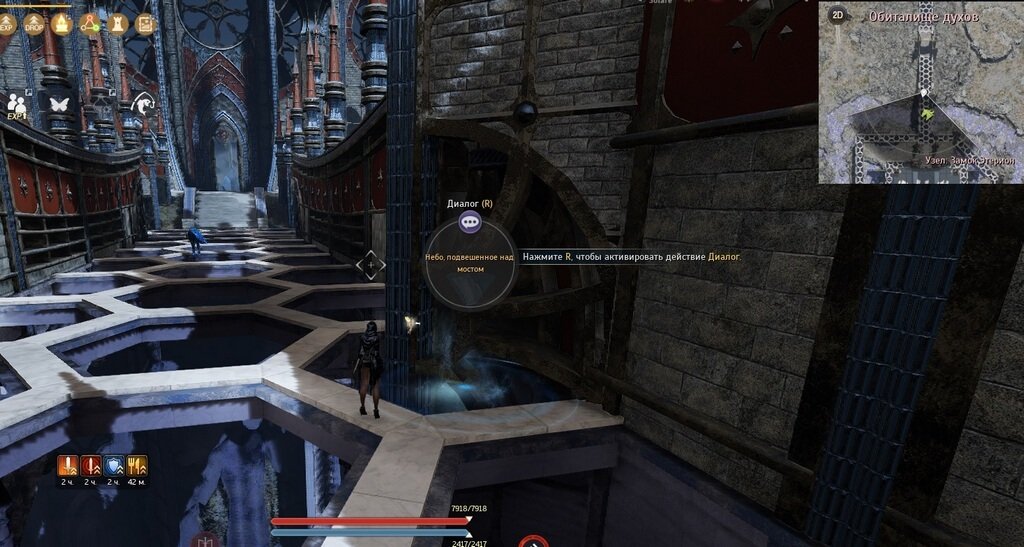The width and height of the screenshot is (1024, 547).
Task: Click the round red arrow button
Action: (533, 543)
